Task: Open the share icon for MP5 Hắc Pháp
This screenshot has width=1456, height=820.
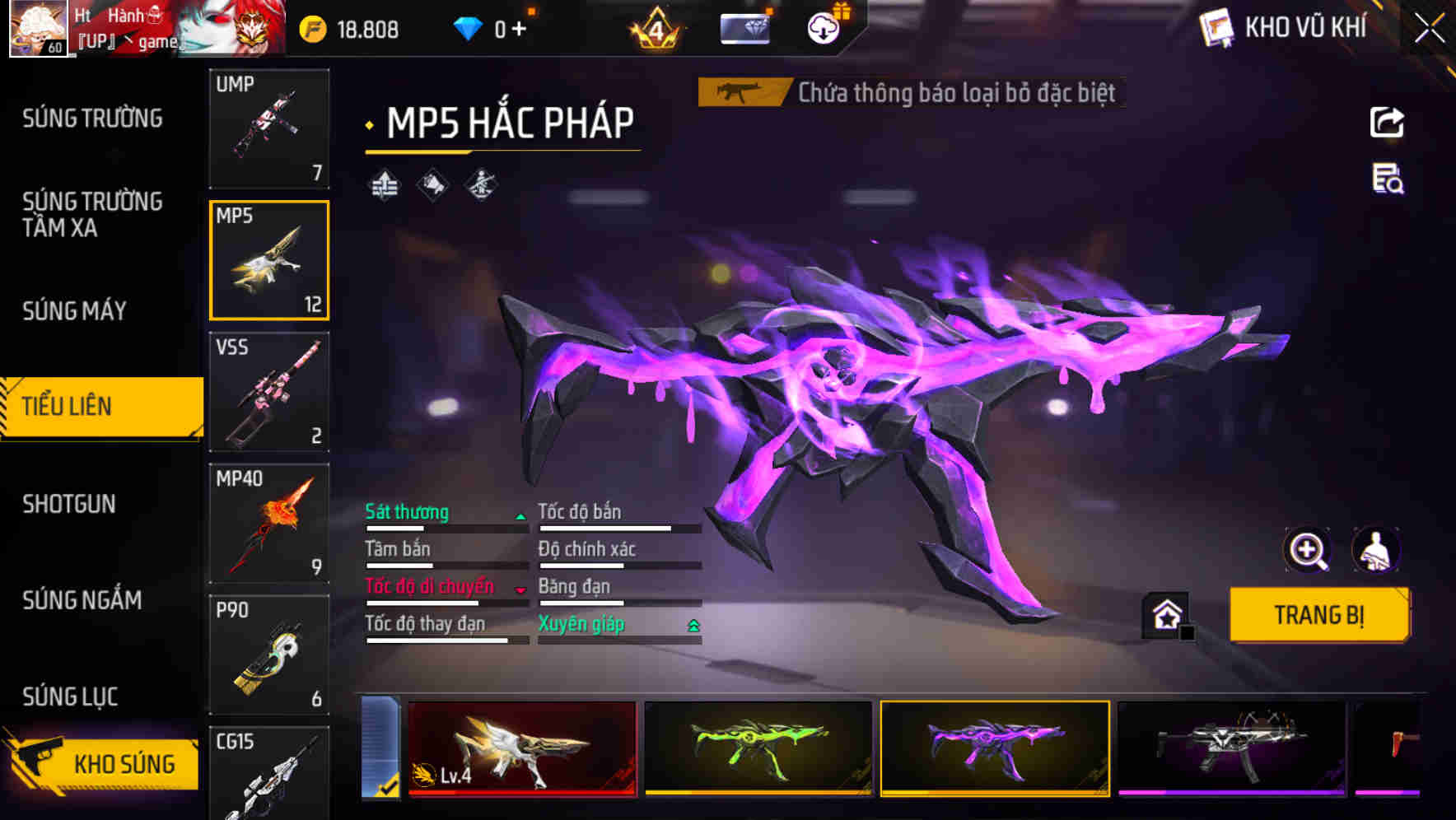Action: (x=1387, y=122)
